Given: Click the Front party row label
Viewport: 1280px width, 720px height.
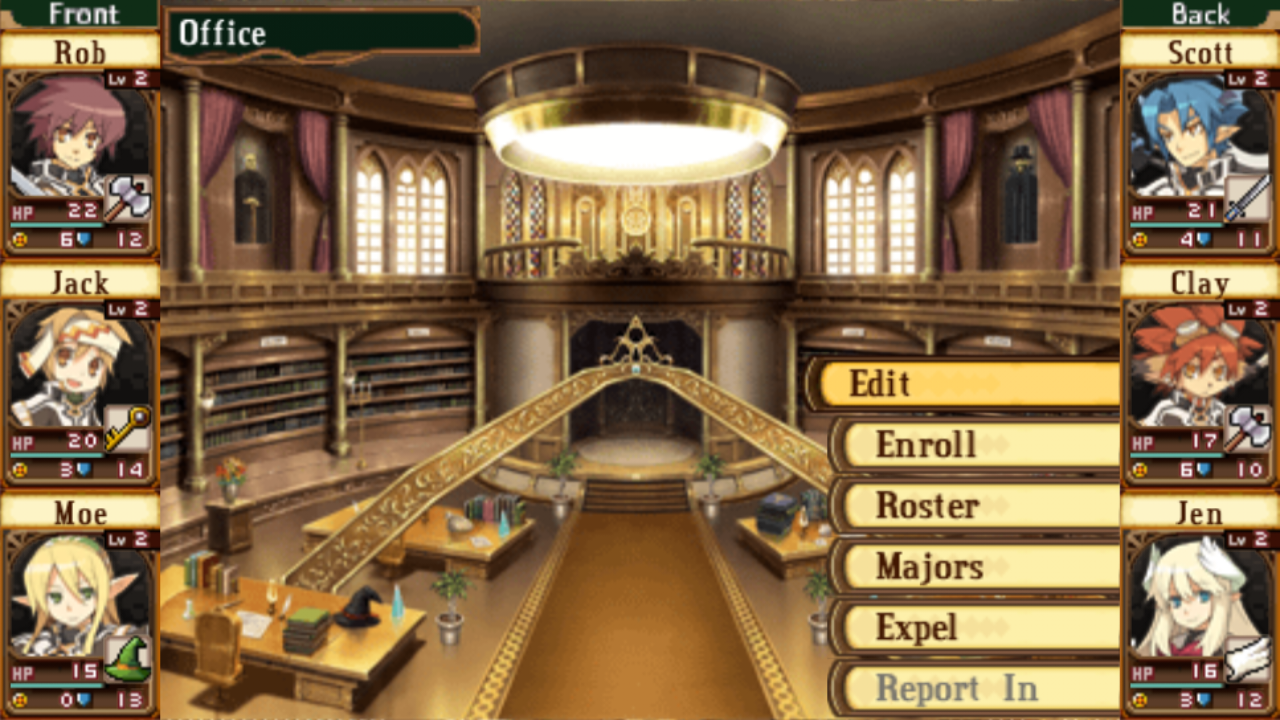Looking at the screenshot, I should (x=83, y=14).
